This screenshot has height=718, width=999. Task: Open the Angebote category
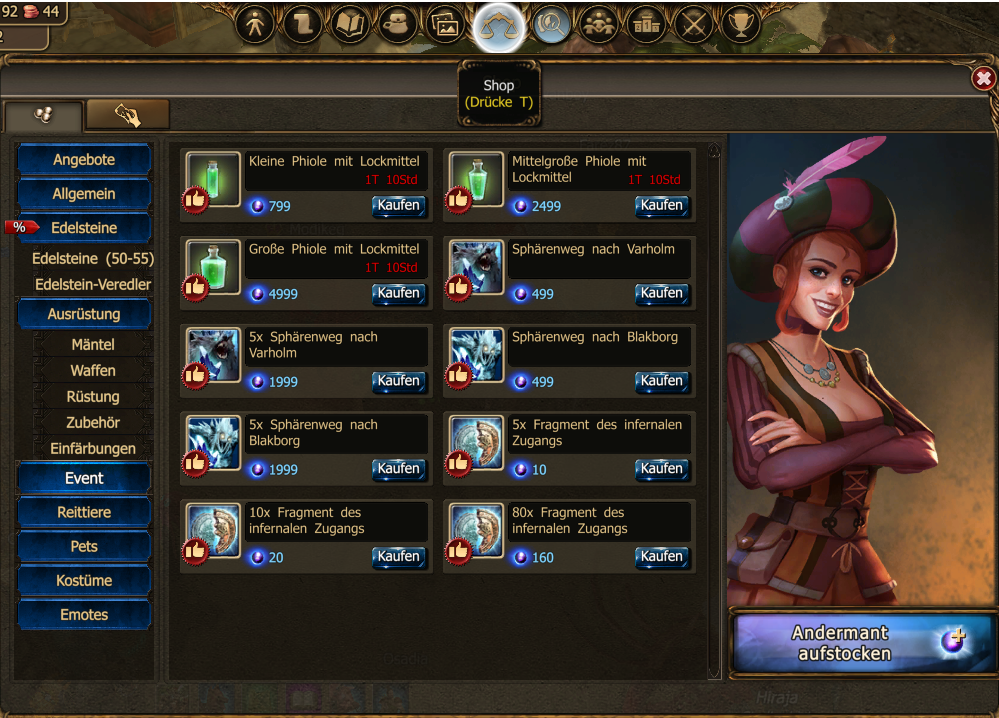click(84, 160)
